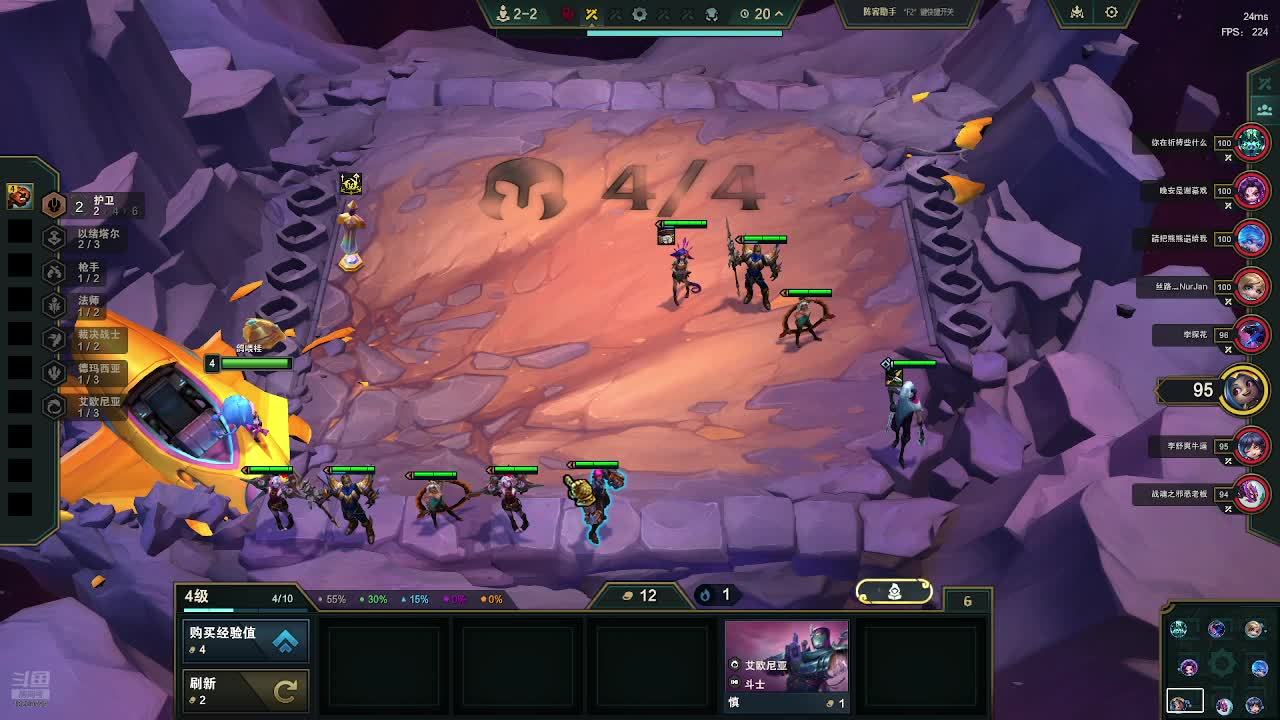Viewport: 1280px width, 720px height.
Task: Refresh the shop with the 刷新 button
Action: click(x=245, y=690)
